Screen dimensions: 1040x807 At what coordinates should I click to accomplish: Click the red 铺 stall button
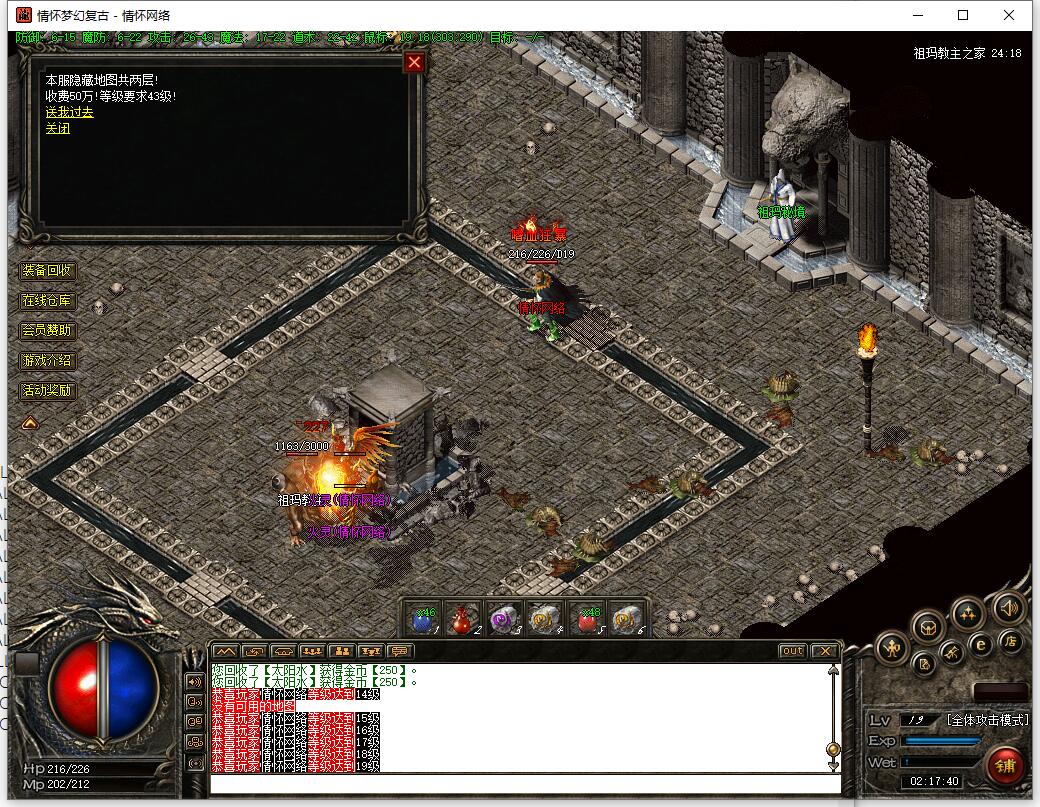point(1005,767)
